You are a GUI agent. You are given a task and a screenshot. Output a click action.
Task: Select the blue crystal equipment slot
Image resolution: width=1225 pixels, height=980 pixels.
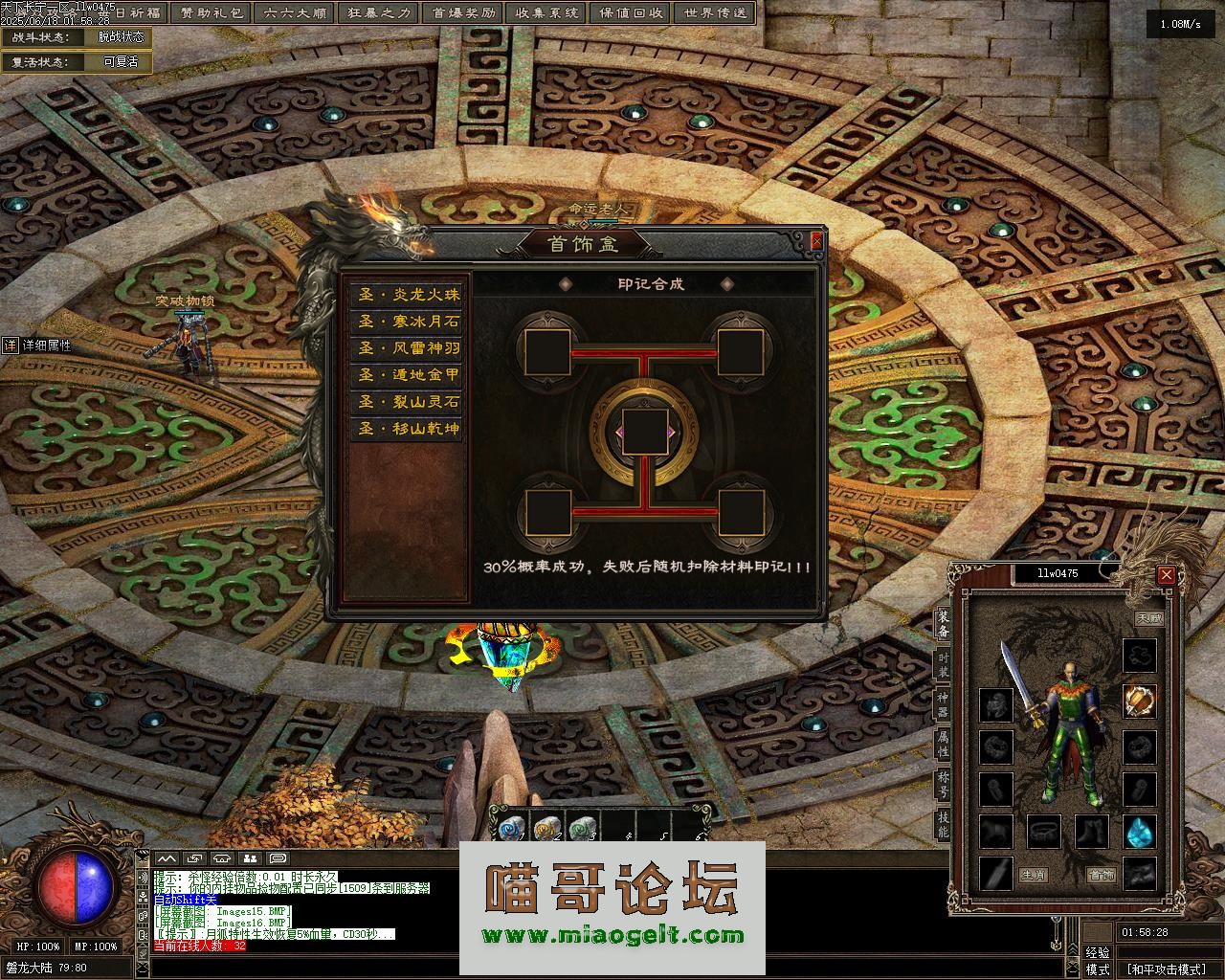[x=1139, y=832]
